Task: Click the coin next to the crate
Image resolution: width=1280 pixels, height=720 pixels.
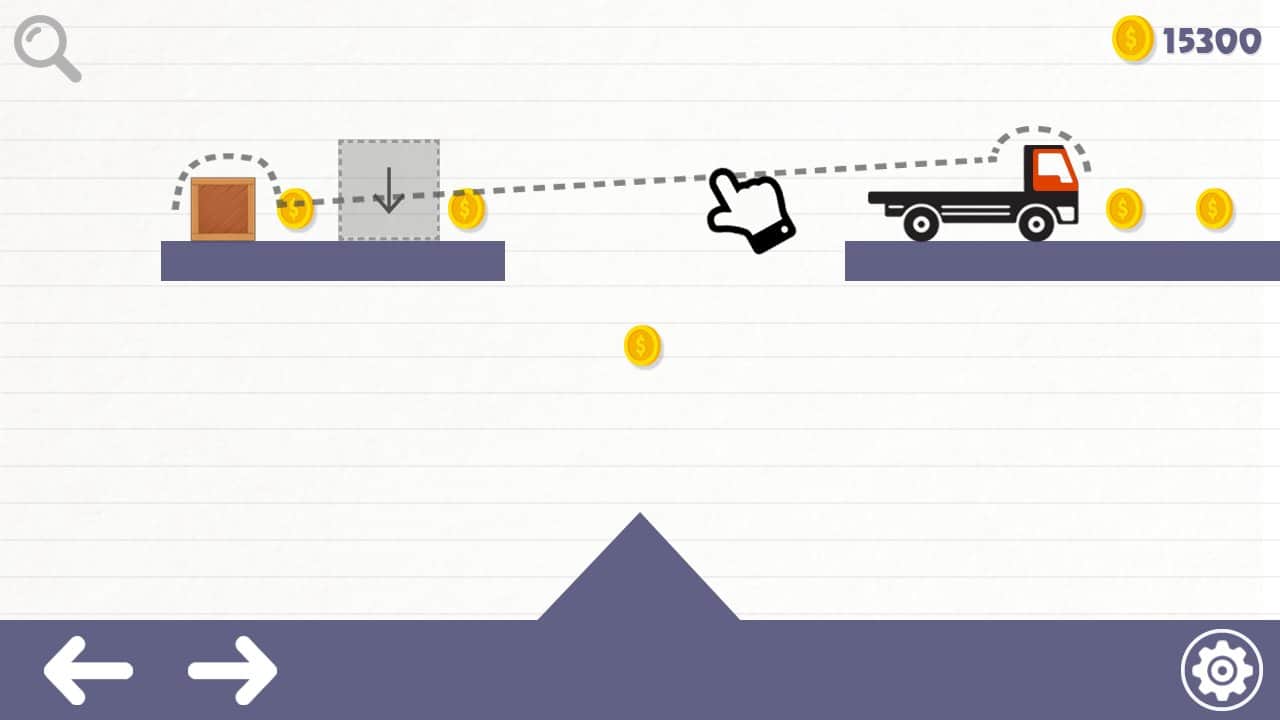Action: tap(295, 209)
